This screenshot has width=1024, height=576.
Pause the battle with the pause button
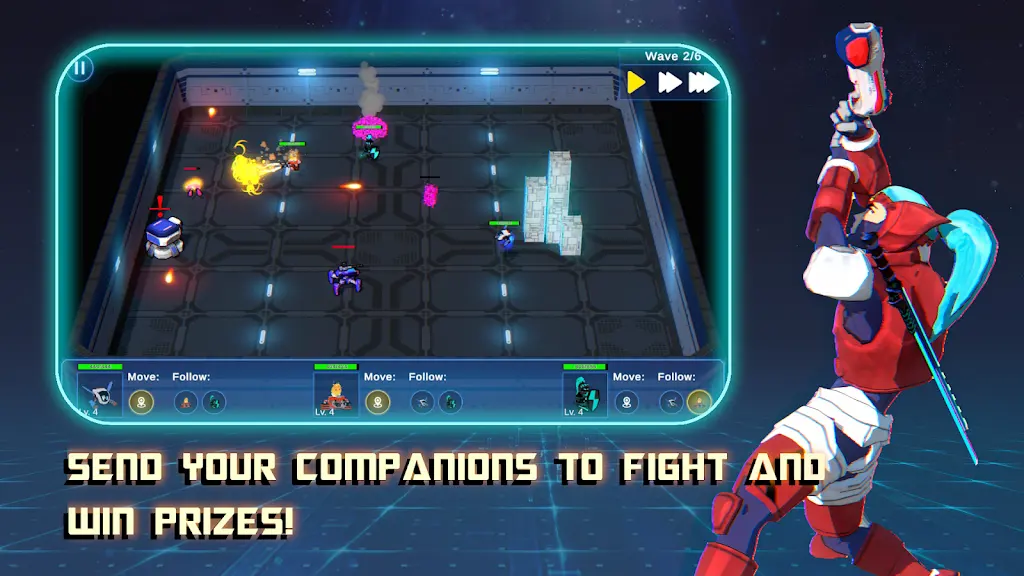pos(81,68)
